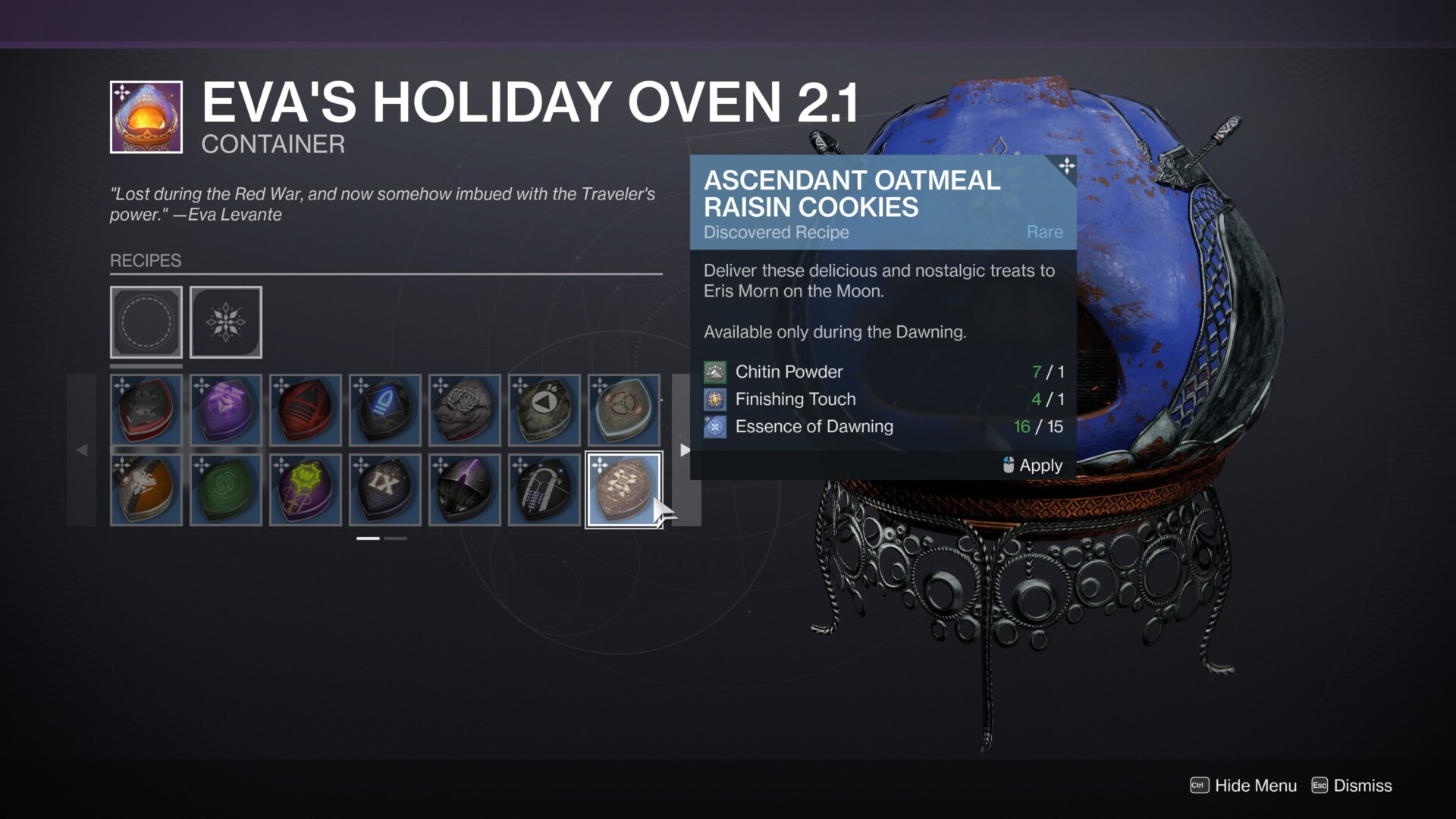Image resolution: width=1456 pixels, height=819 pixels.
Task: Click the progress bar under the empty slot
Action: tap(146, 366)
